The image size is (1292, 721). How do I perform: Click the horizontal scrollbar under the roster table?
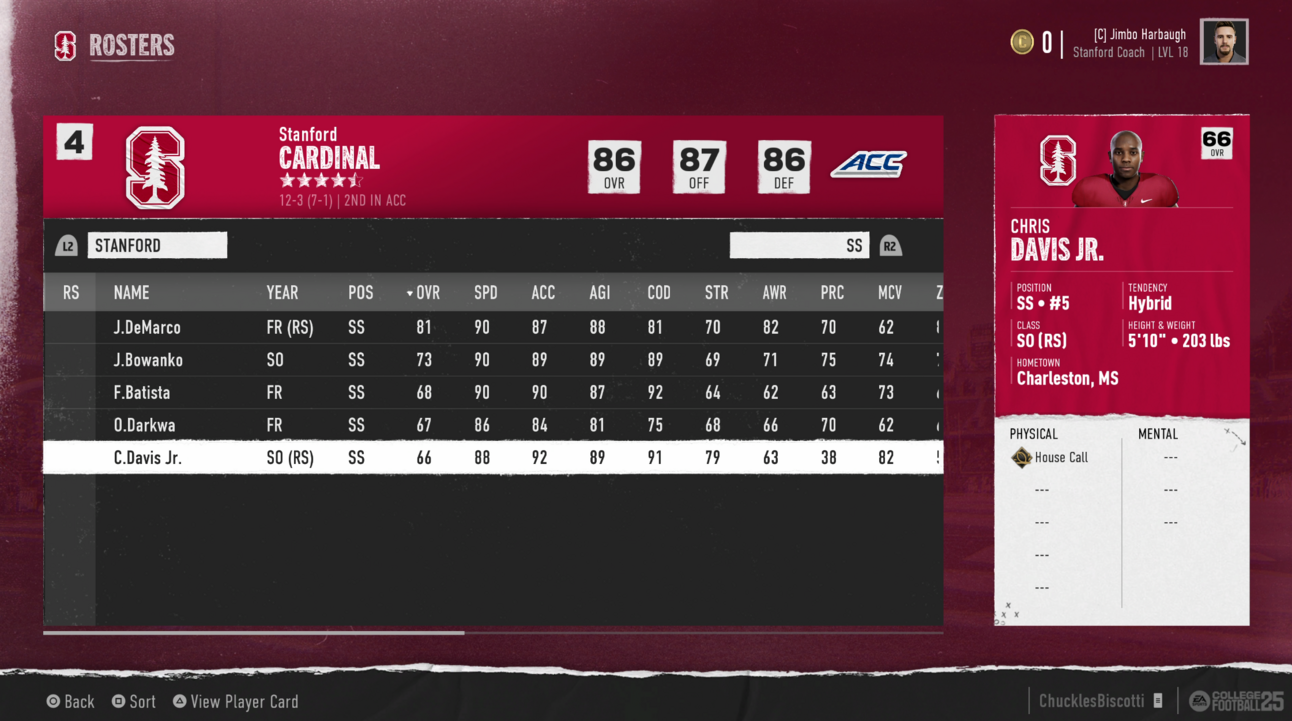(x=254, y=632)
